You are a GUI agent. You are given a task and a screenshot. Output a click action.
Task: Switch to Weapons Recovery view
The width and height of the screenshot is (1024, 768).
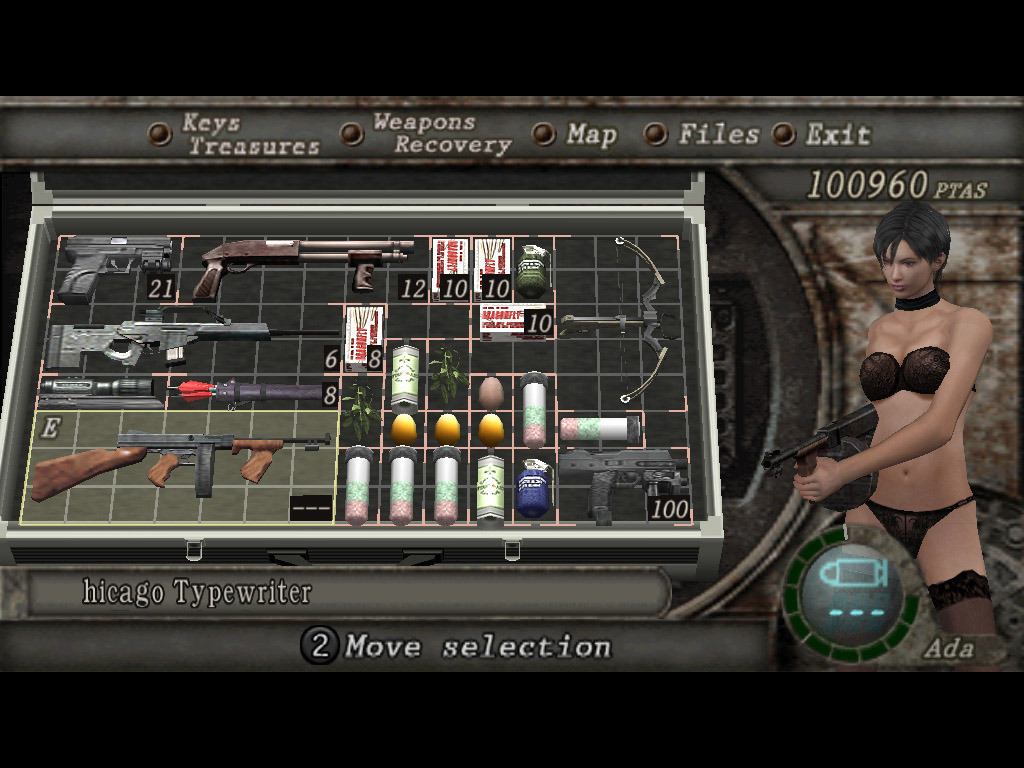point(440,134)
